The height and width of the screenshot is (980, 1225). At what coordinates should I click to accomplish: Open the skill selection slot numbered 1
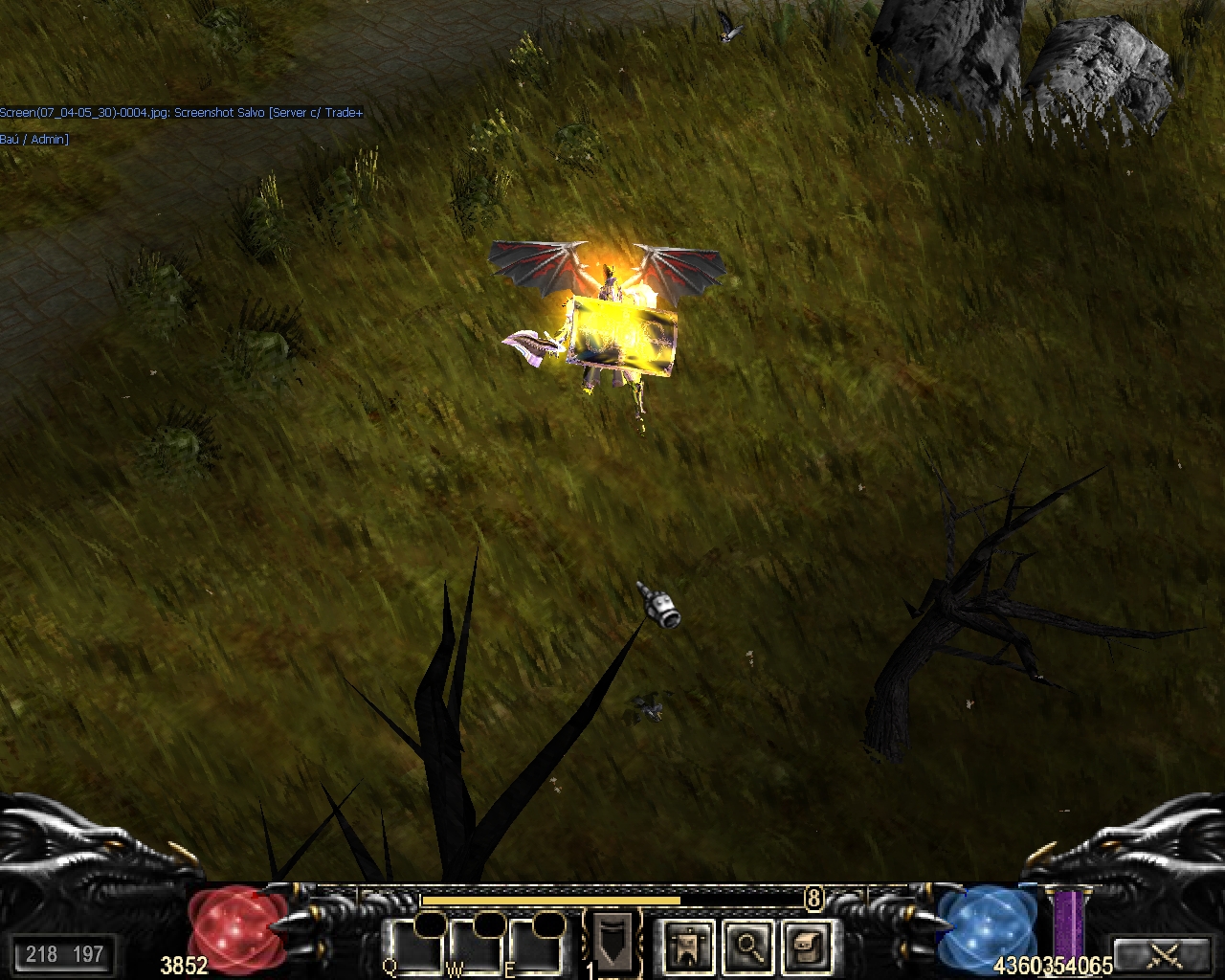point(611,942)
